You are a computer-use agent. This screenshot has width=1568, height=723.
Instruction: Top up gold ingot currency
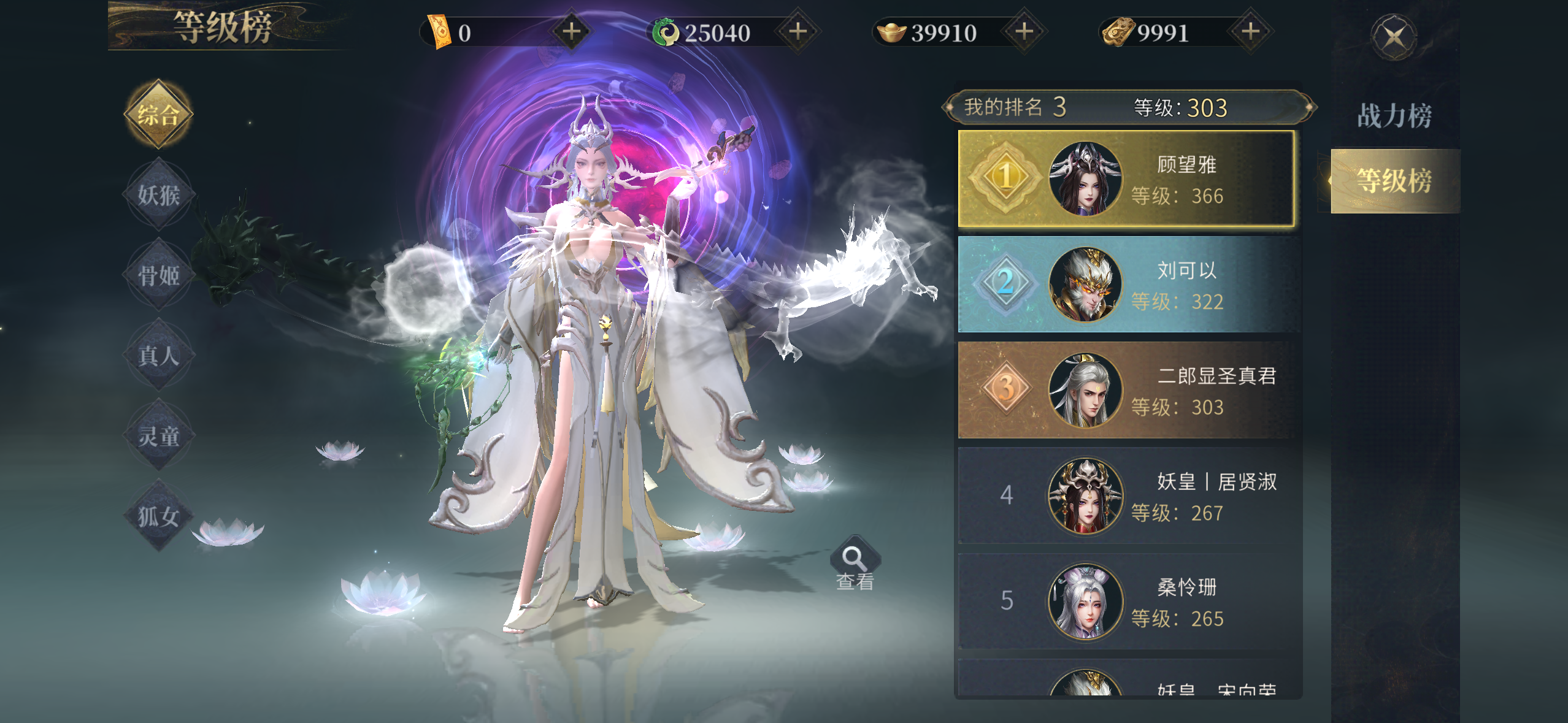click(1024, 31)
